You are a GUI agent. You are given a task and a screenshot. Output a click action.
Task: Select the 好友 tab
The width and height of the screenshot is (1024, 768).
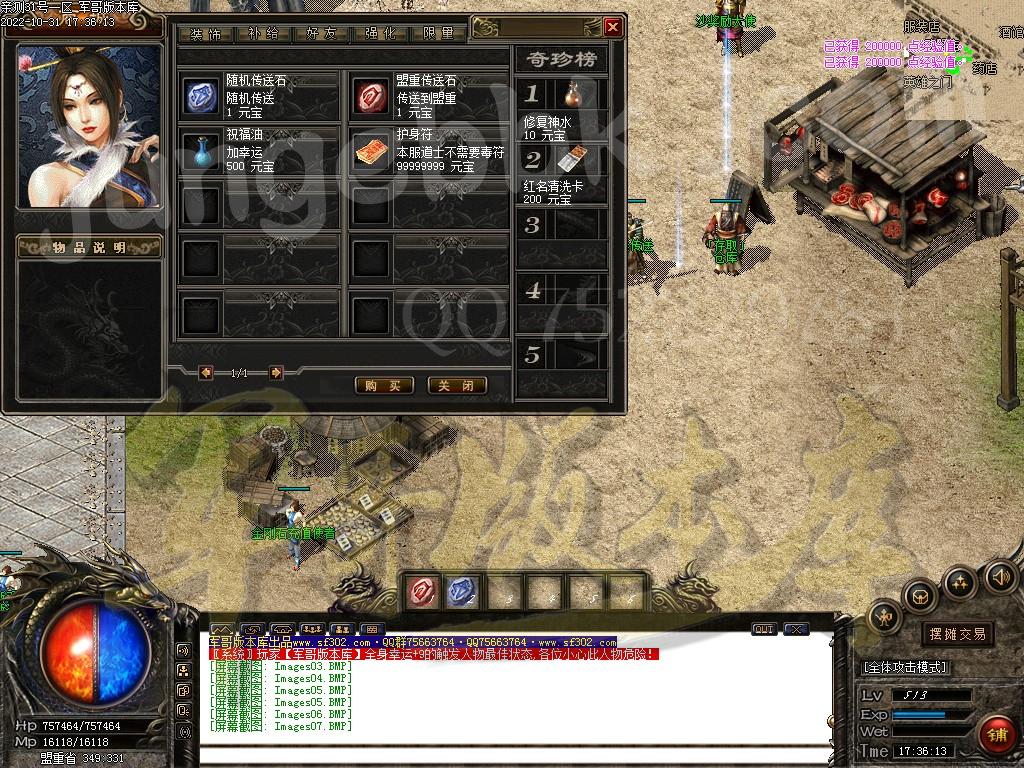(x=322, y=33)
